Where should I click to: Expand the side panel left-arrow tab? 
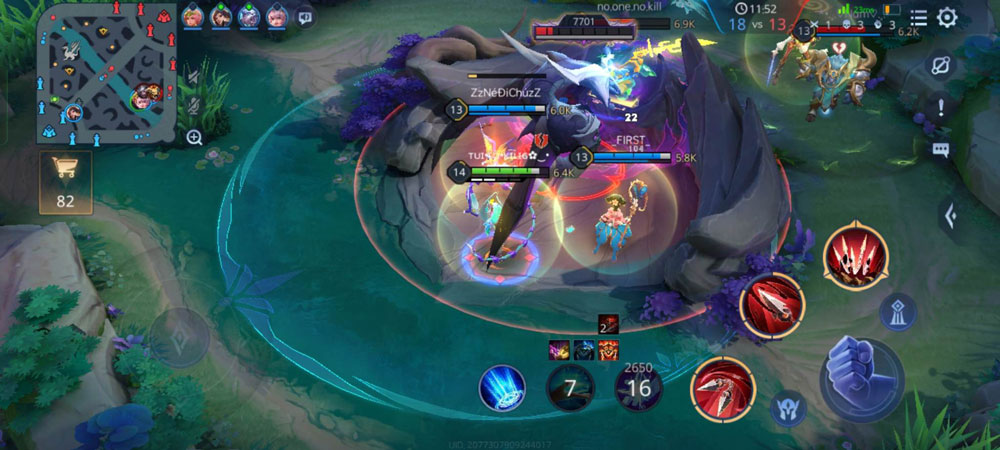point(950,213)
